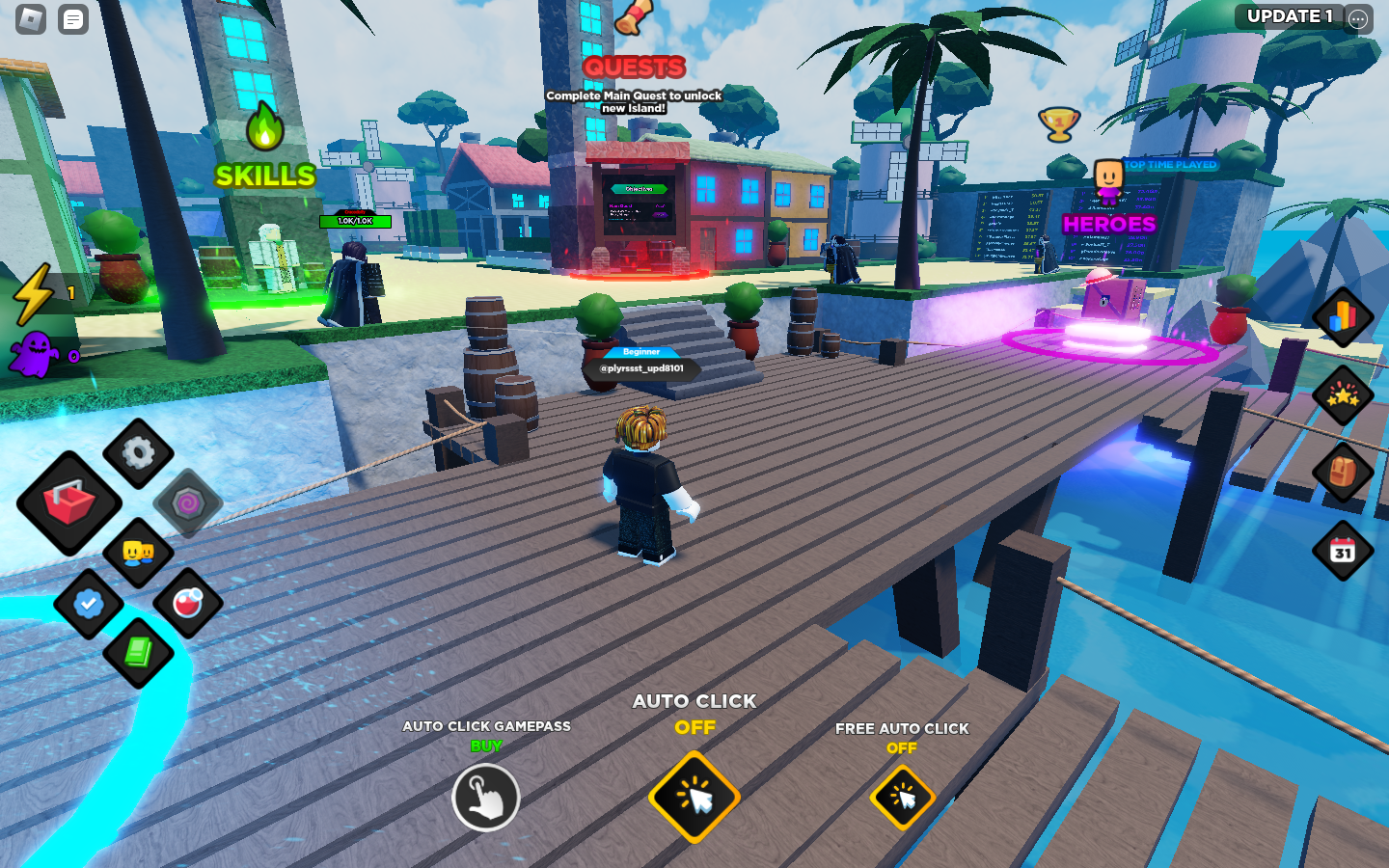Buy the Auto Click Gamepass

(x=486, y=798)
